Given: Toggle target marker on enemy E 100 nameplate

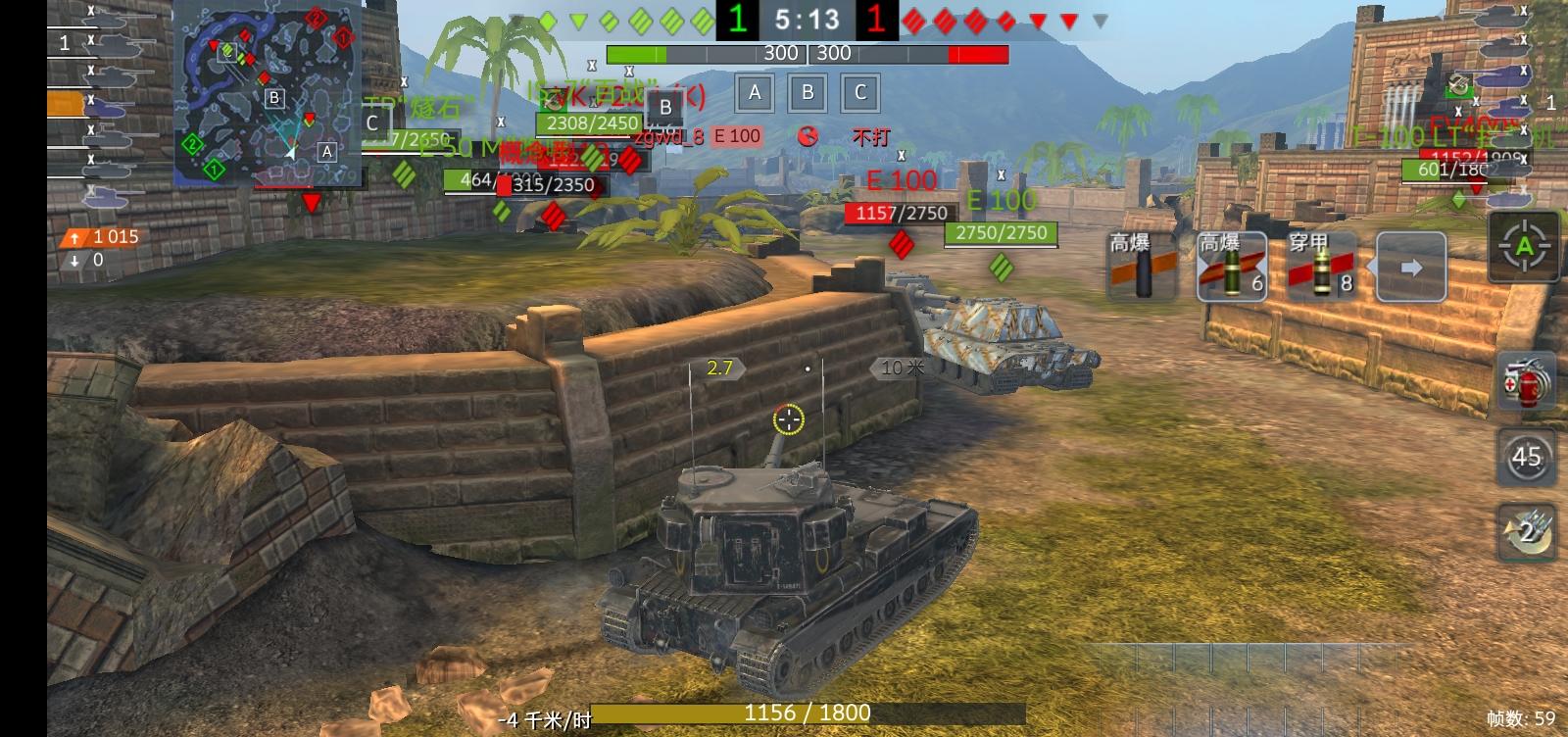Looking at the screenshot, I should tap(902, 179).
